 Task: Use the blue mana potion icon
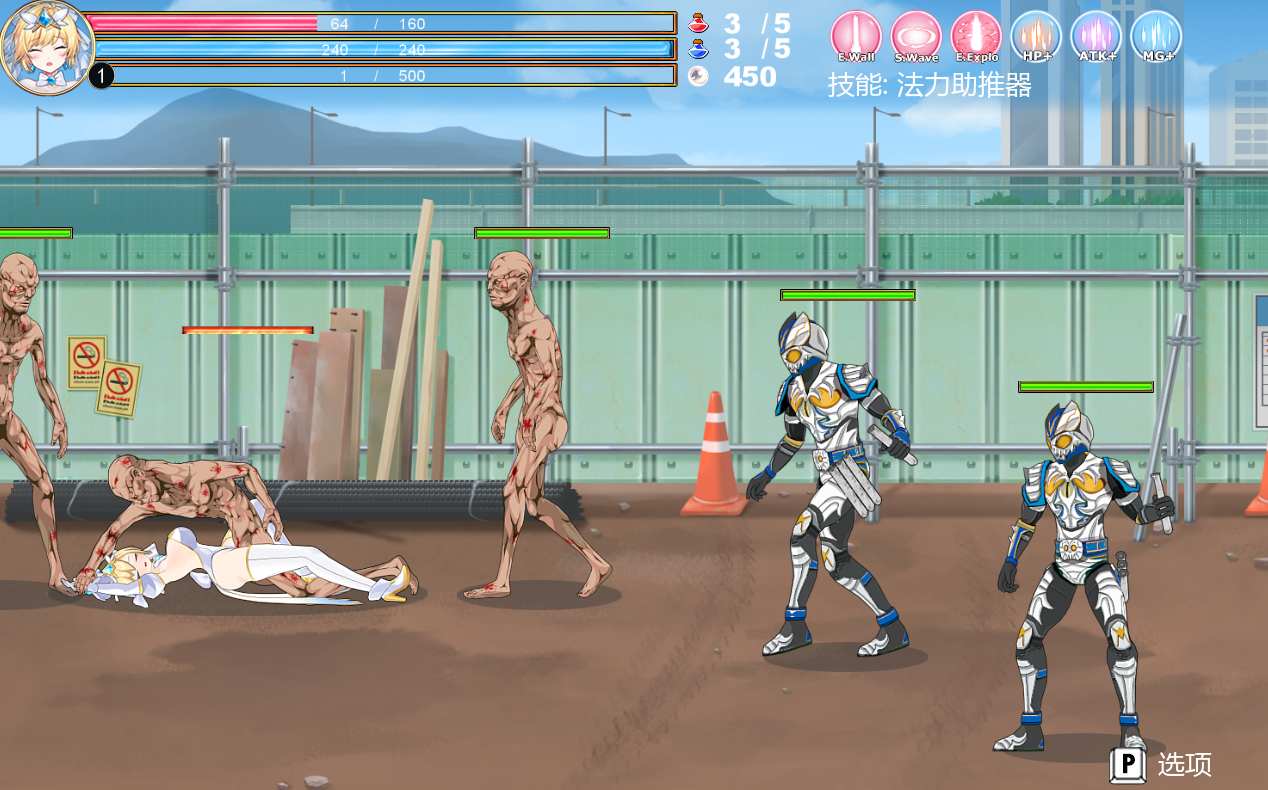pyautogui.click(x=698, y=49)
